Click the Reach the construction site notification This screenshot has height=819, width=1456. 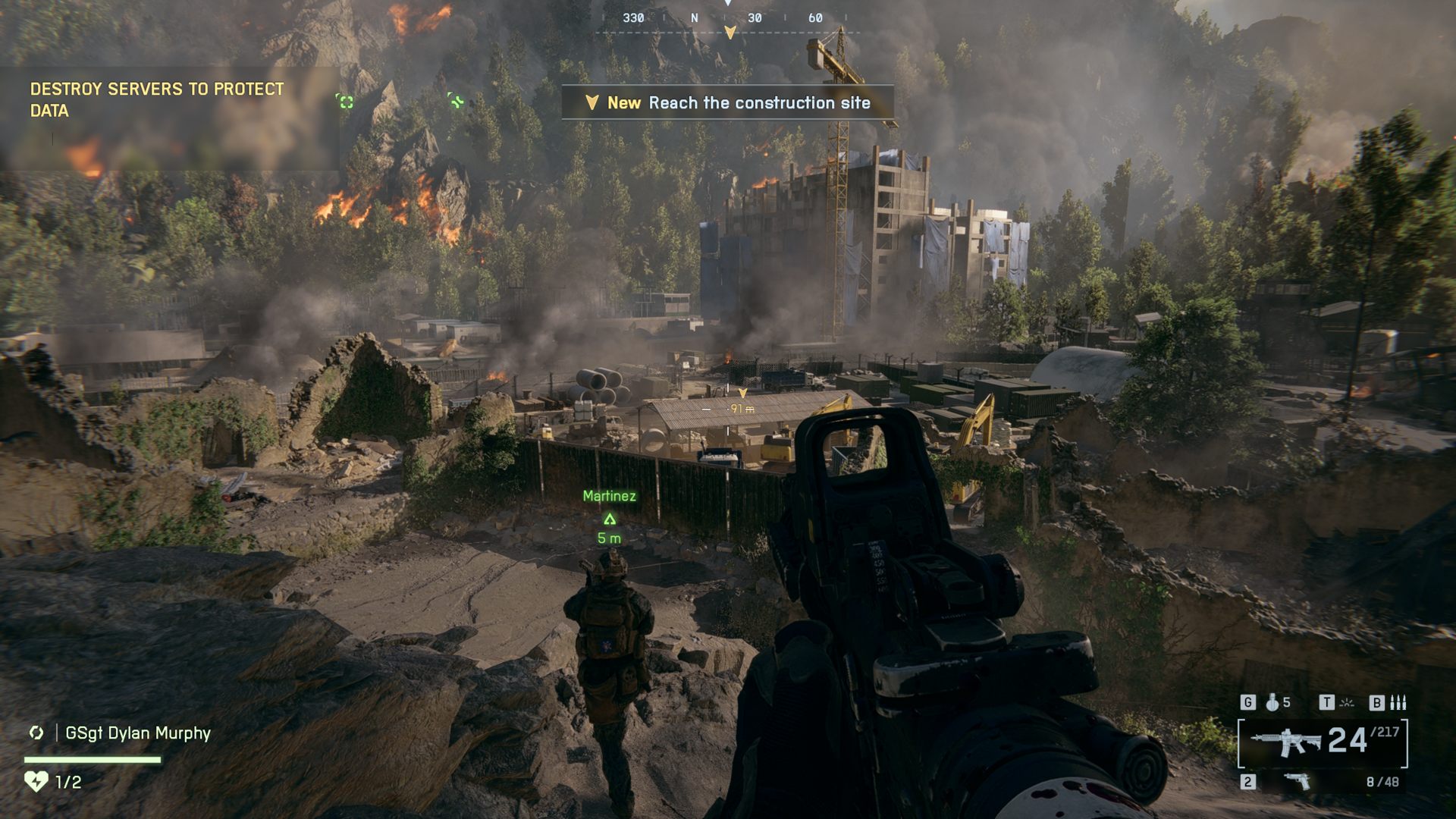pyautogui.click(x=728, y=103)
